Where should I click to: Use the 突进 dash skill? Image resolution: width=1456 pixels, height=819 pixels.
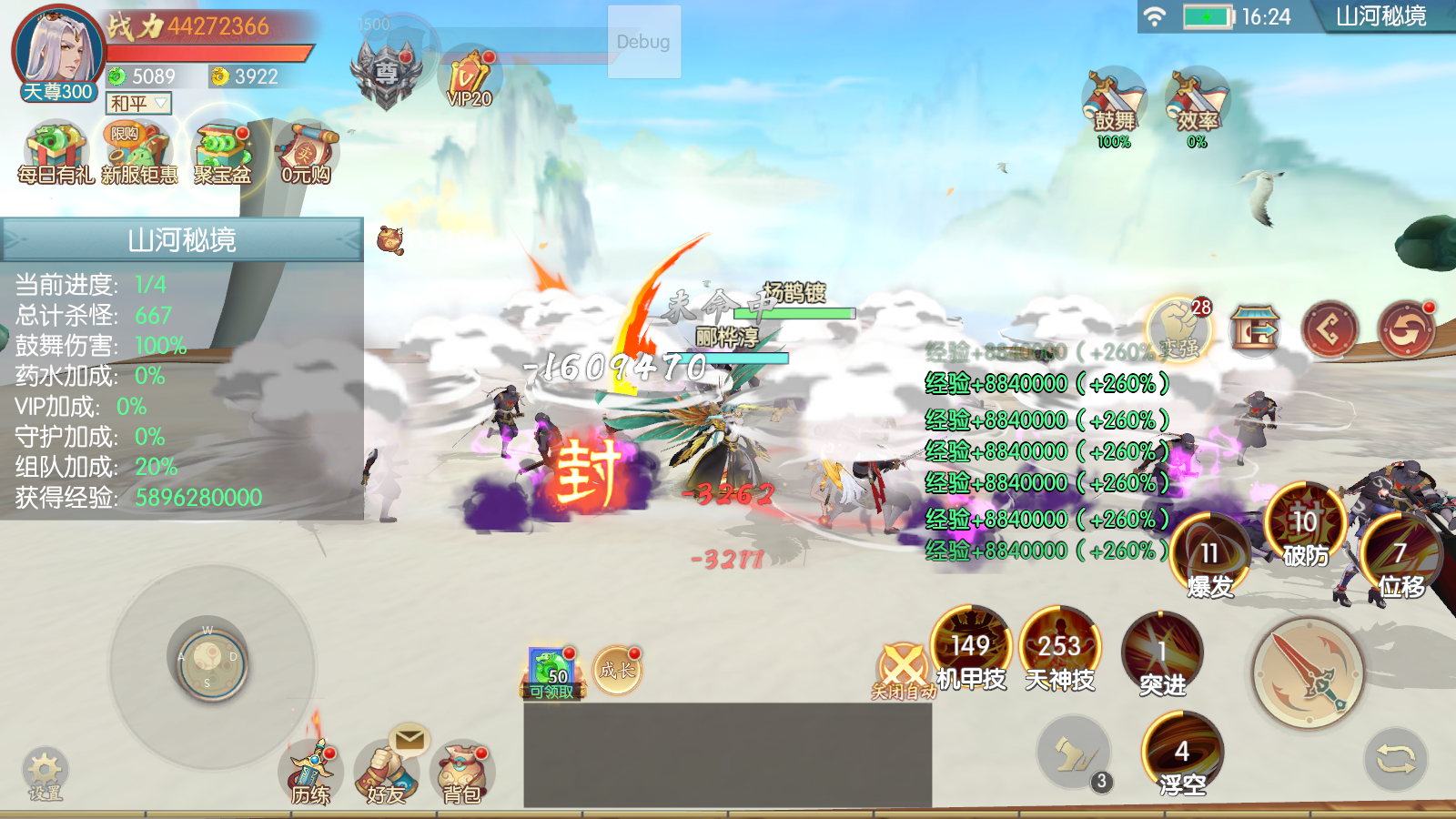click(x=1162, y=655)
